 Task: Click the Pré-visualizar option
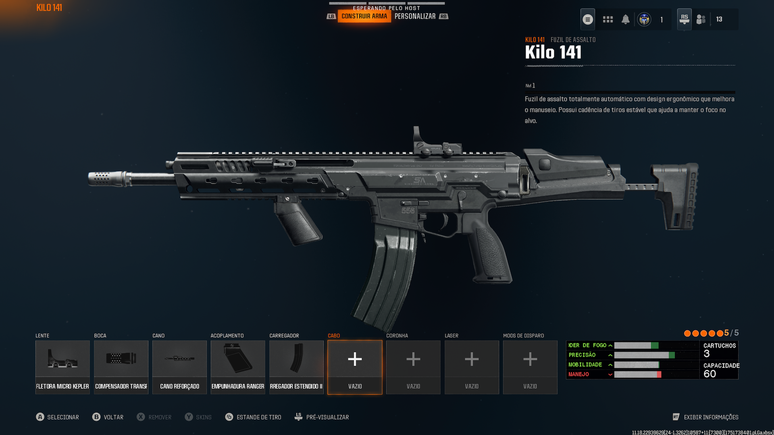click(321, 417)
